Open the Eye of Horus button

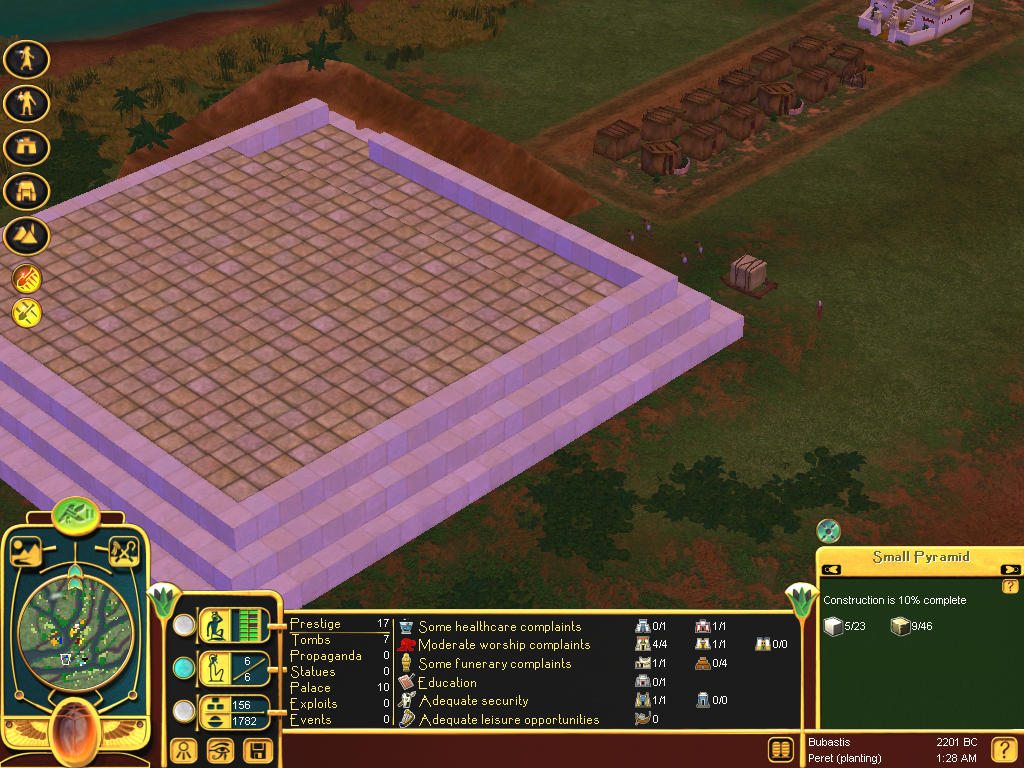click(220, 750)
